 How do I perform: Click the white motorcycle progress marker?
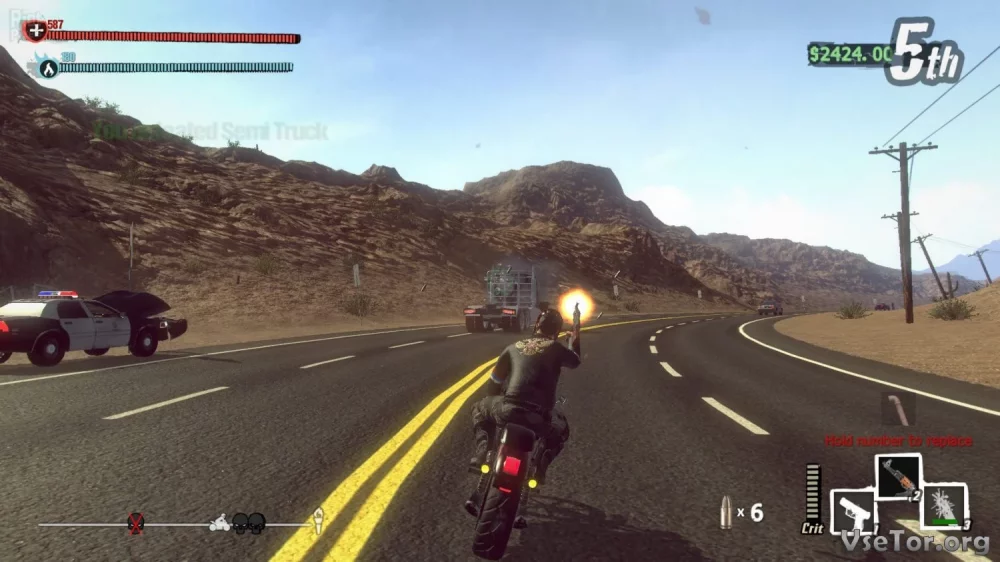220,522
